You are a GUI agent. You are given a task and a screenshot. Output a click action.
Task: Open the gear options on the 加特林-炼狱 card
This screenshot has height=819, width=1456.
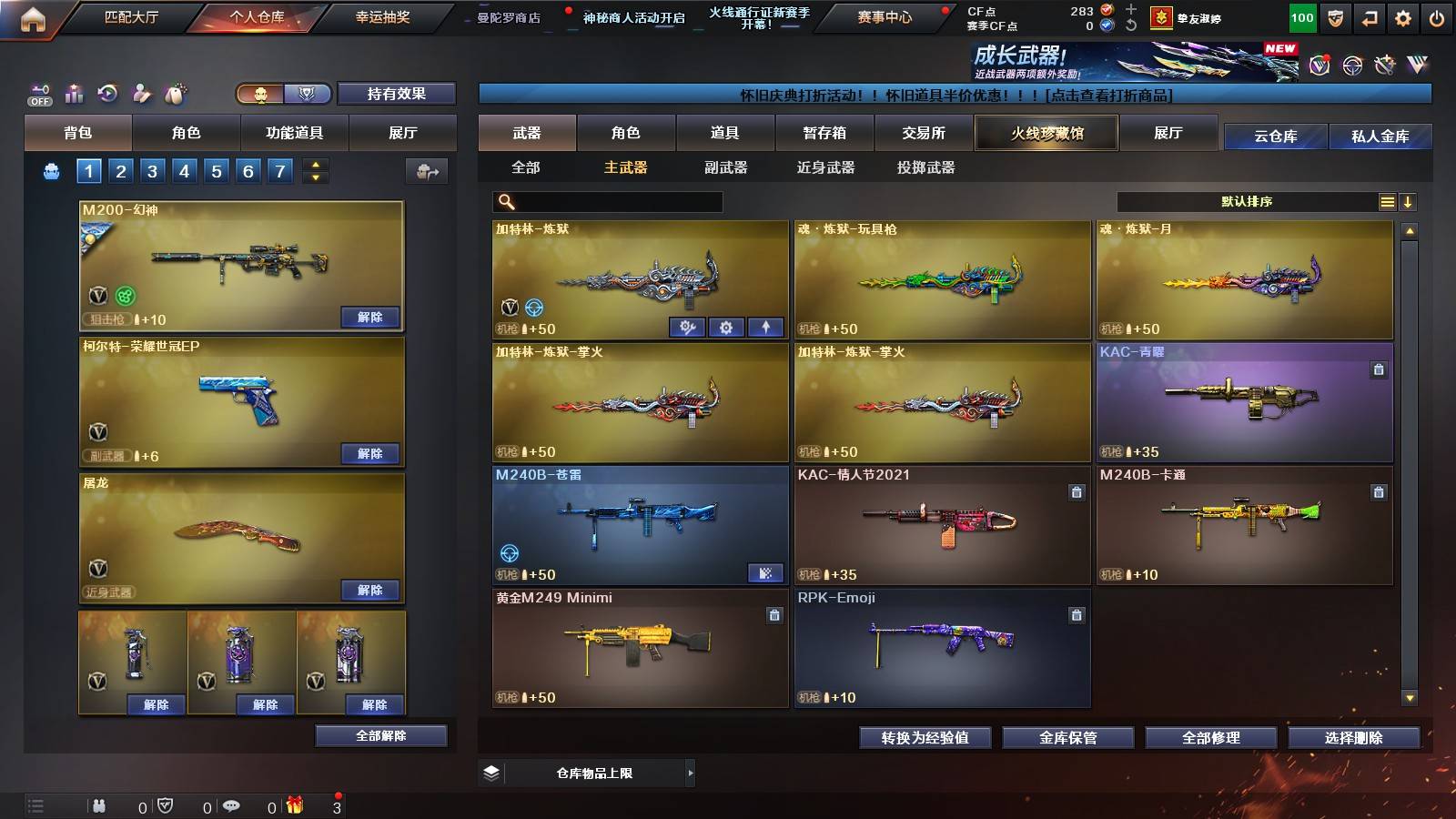pyautogui.click(x=725, y=327)
